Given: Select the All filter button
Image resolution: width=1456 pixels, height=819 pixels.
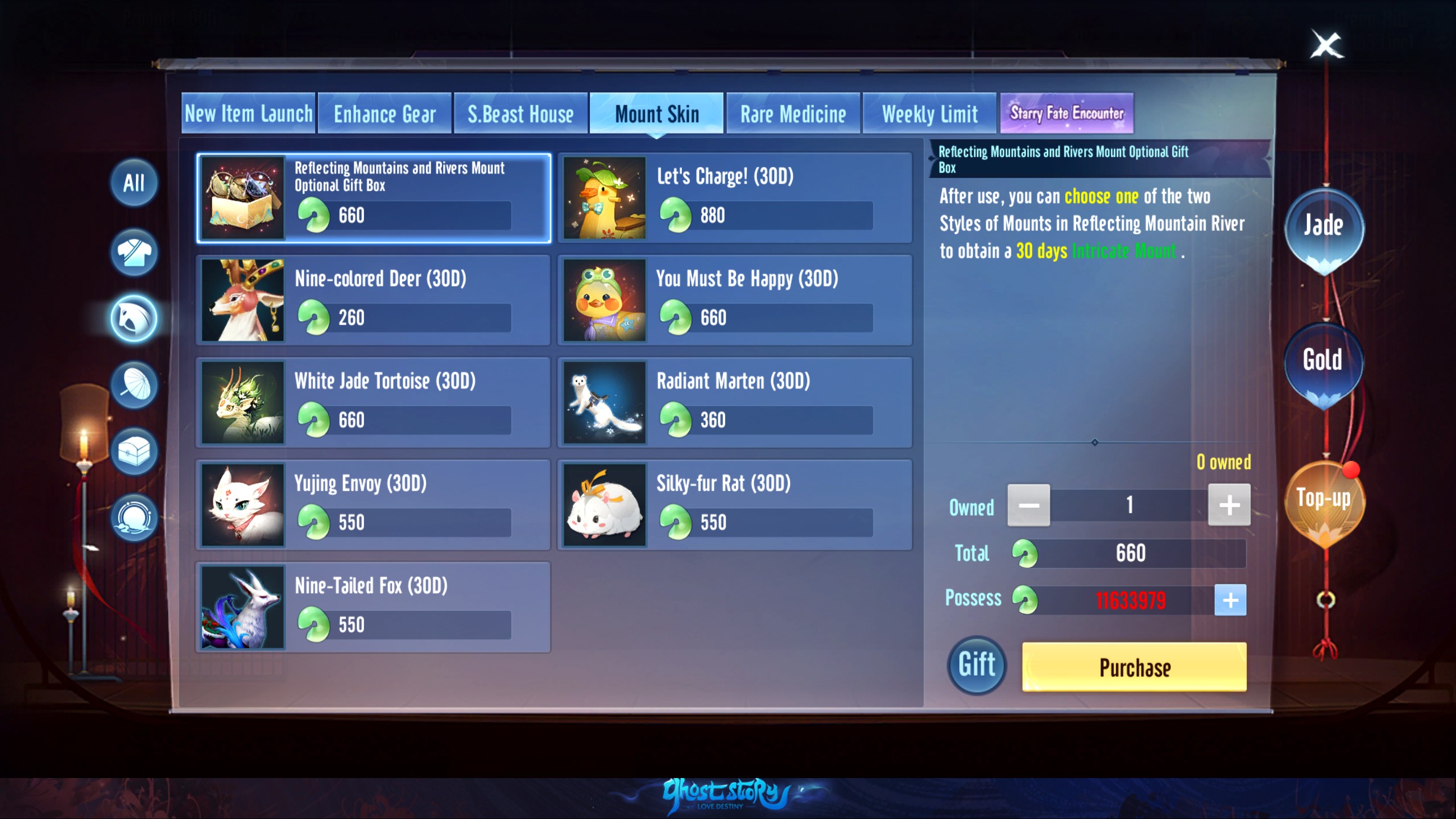Looking at the screenshot, I should click(x=134, y=184).
